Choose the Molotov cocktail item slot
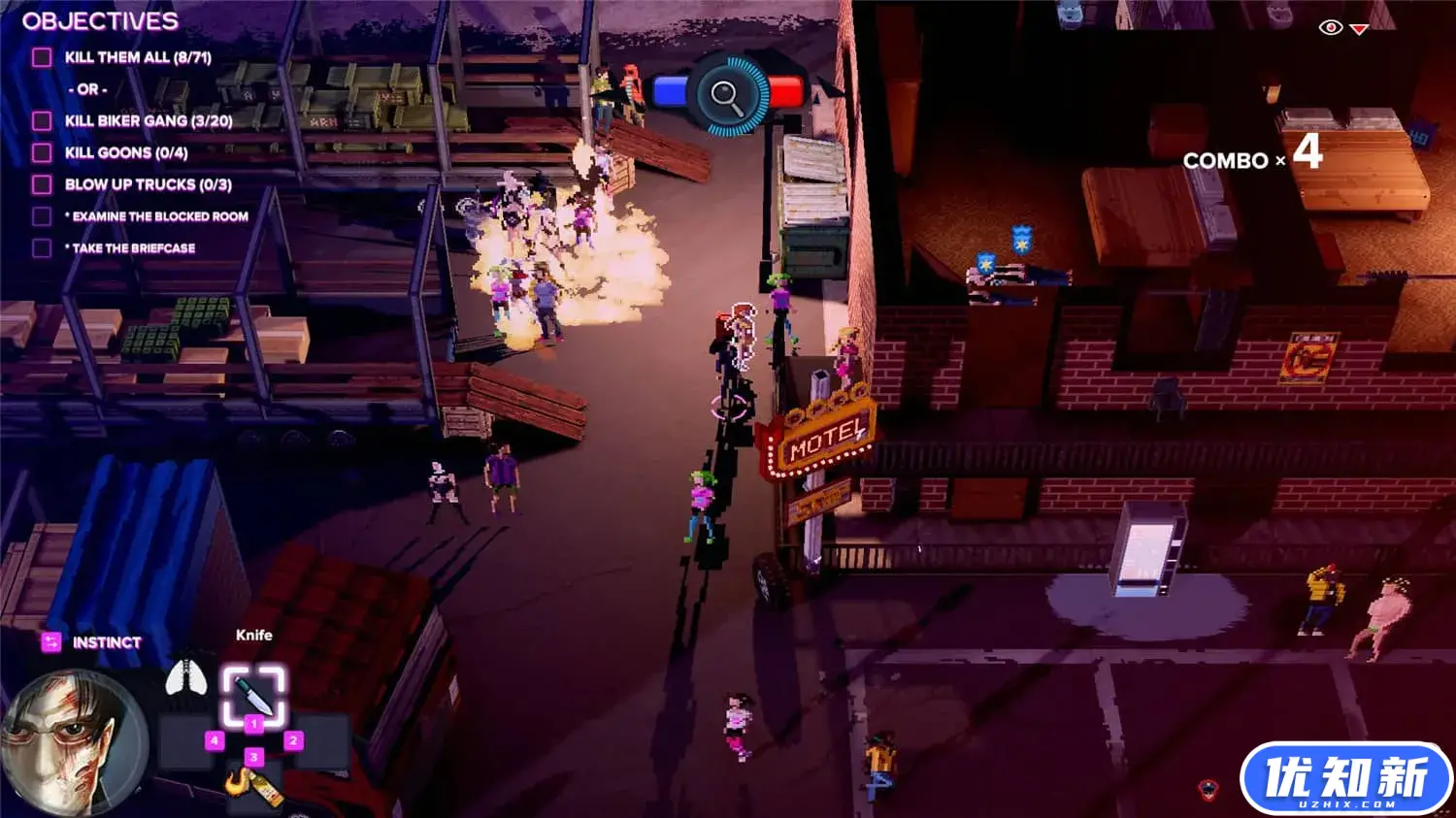The height and width of the screenshot is (818, 1456). (x=254, y=785)
